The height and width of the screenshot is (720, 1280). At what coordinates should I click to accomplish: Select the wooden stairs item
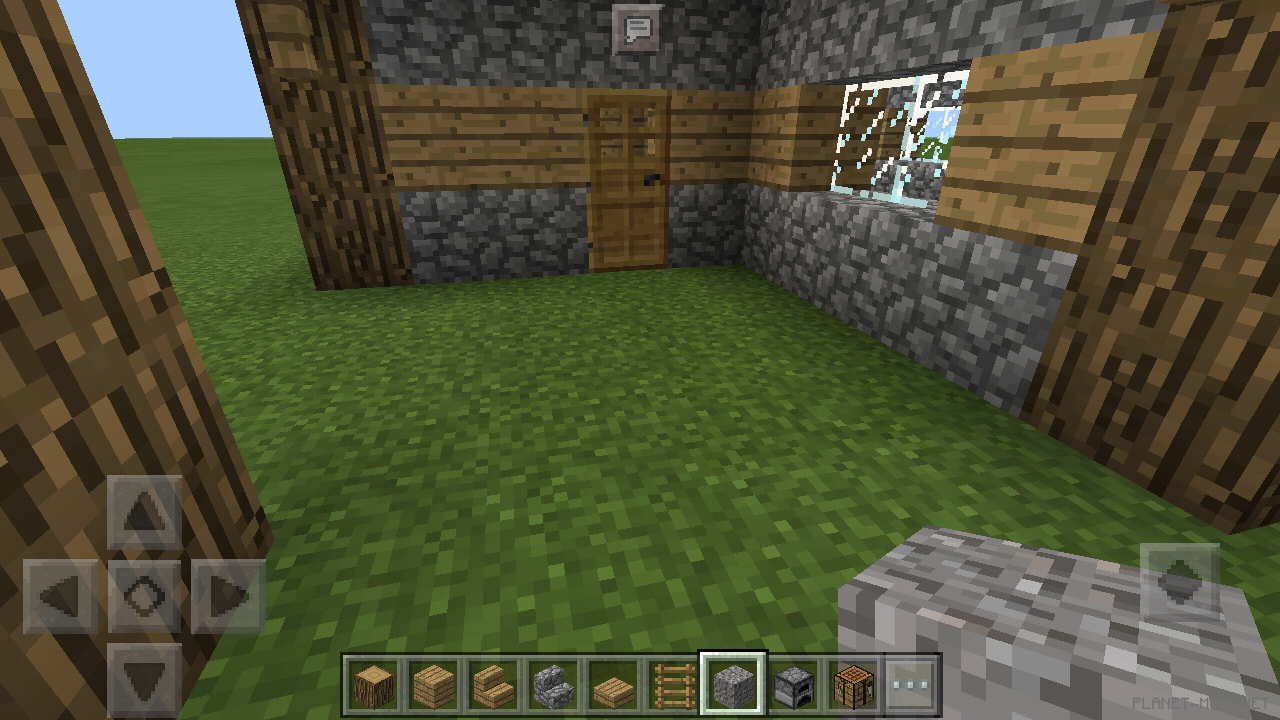493,686
